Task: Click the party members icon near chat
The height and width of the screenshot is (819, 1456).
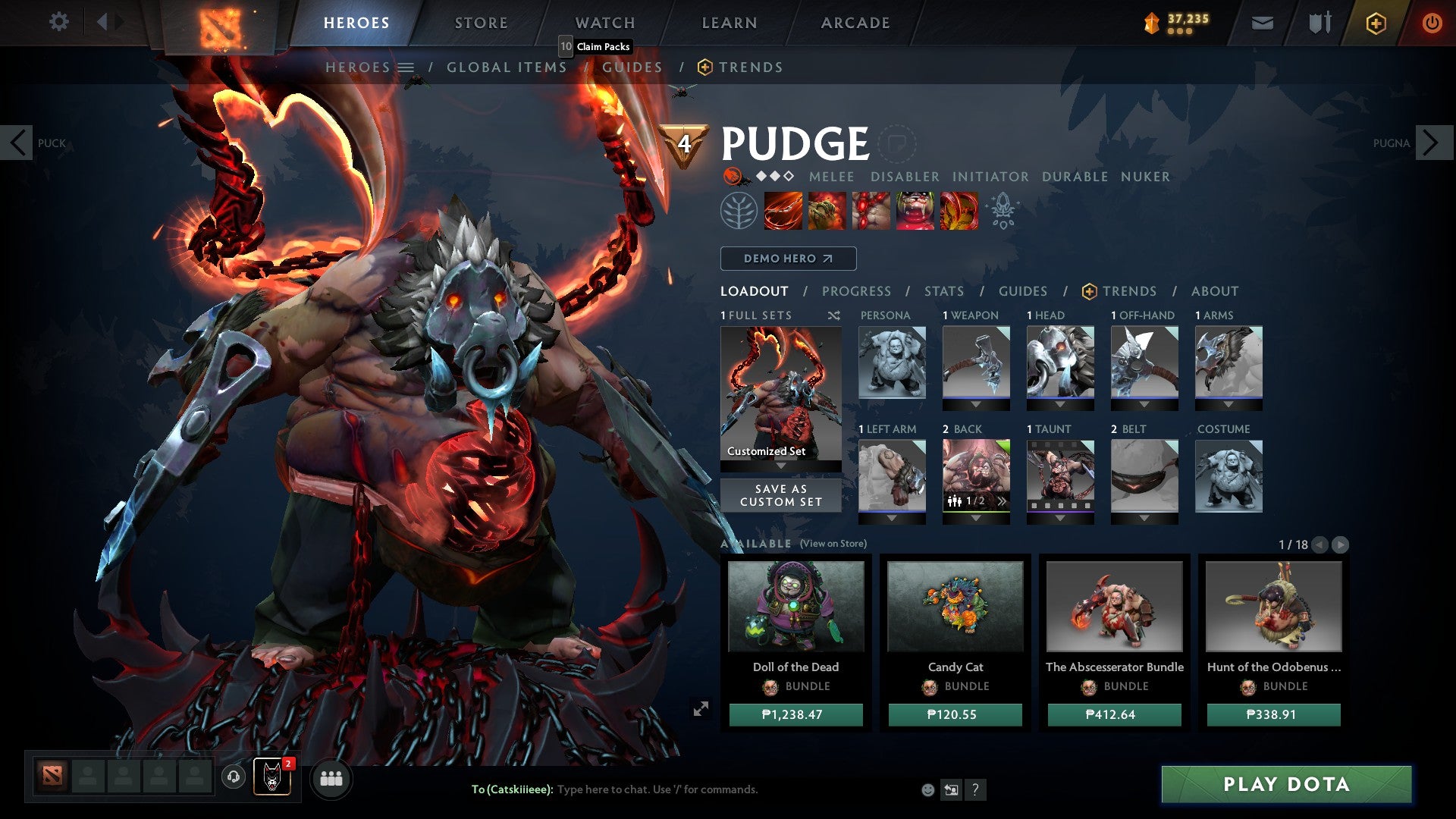Action: click(x=331, y=778)
